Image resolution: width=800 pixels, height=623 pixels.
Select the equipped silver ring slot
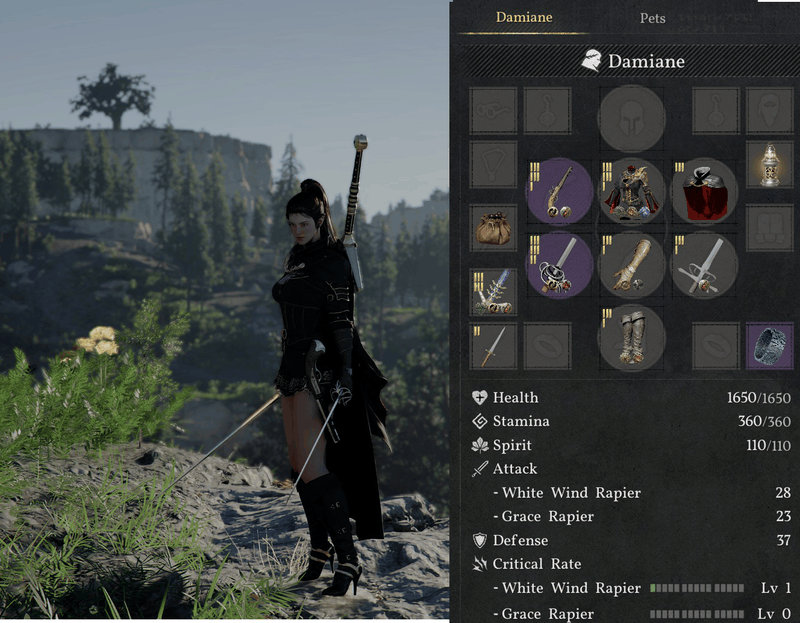[770, 346]
